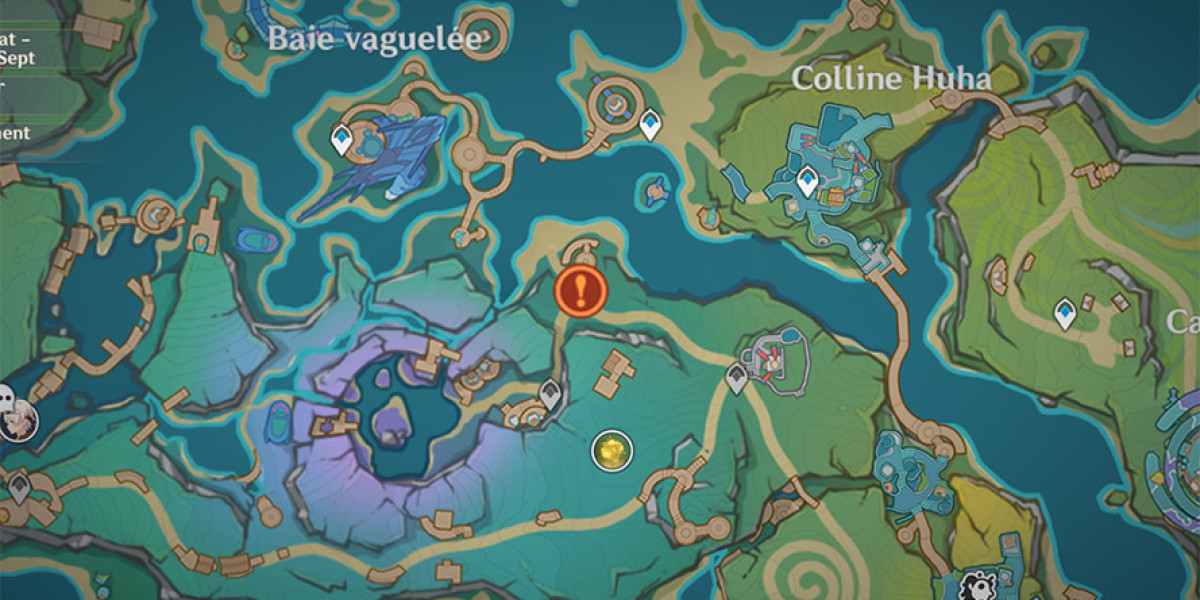Choose the waypoint beside the blue ship wreck
Image resolution: width=1200 pixels, height=600 pixels.
(342, 140)
